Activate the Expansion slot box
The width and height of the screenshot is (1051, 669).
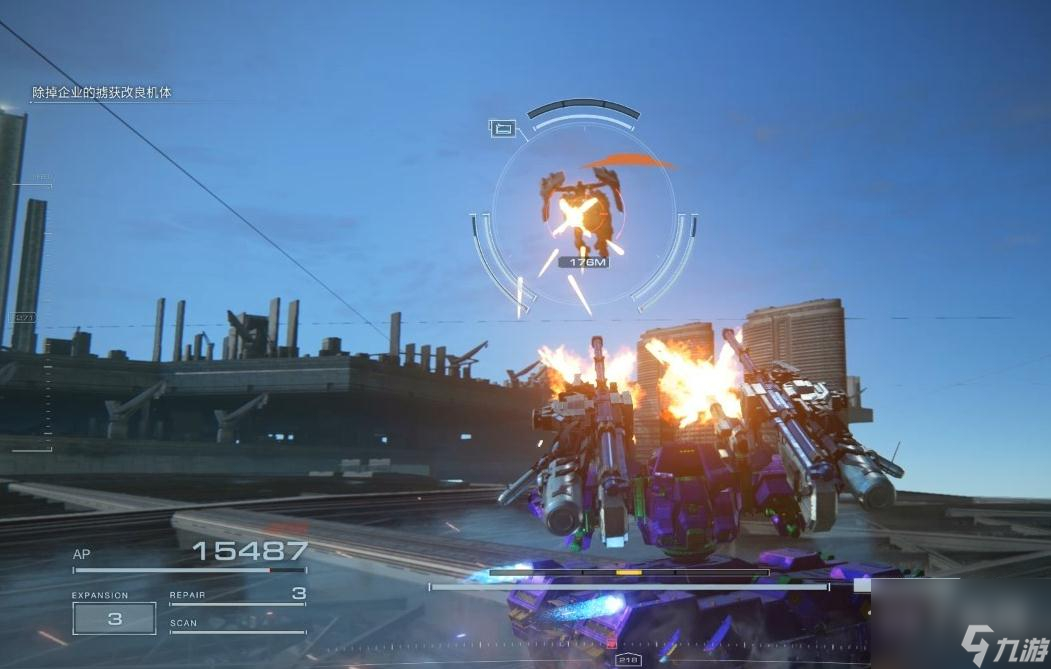(x=114, y=619)
